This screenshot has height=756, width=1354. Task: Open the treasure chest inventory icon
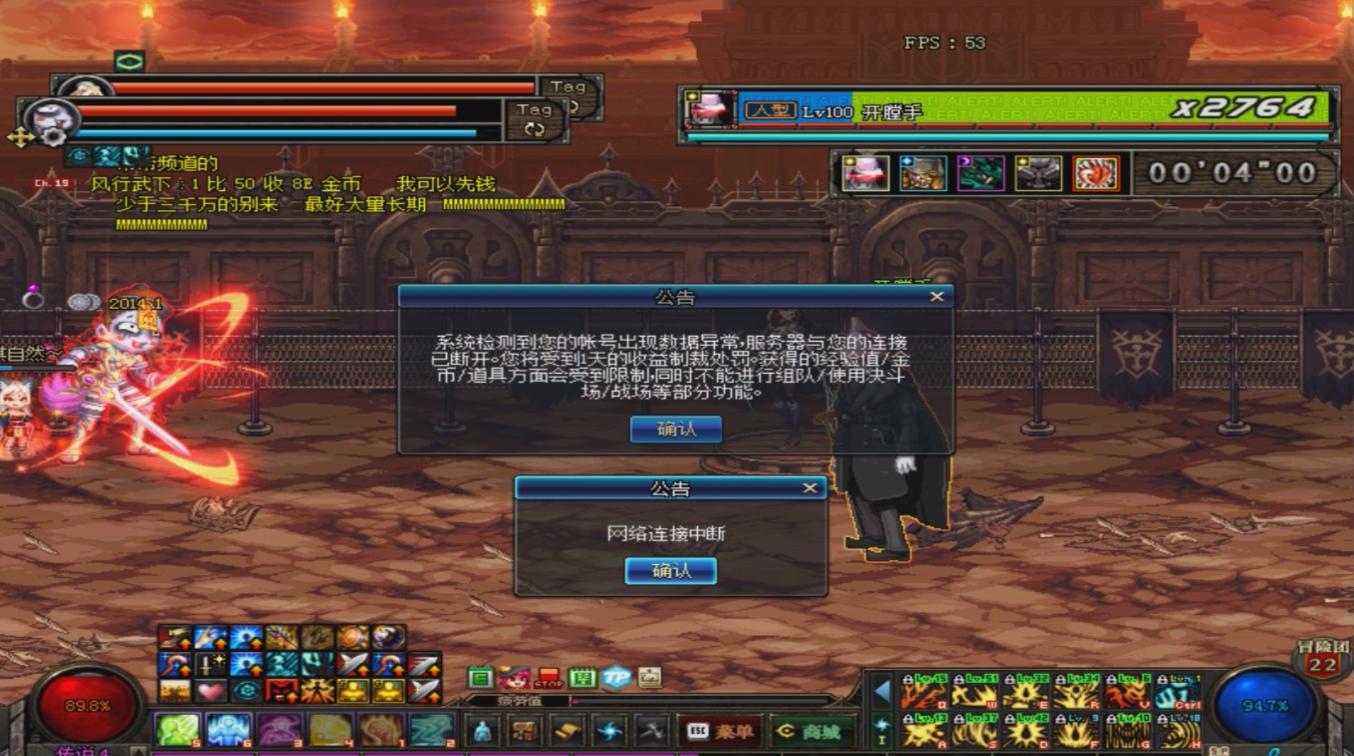[525, 731]
